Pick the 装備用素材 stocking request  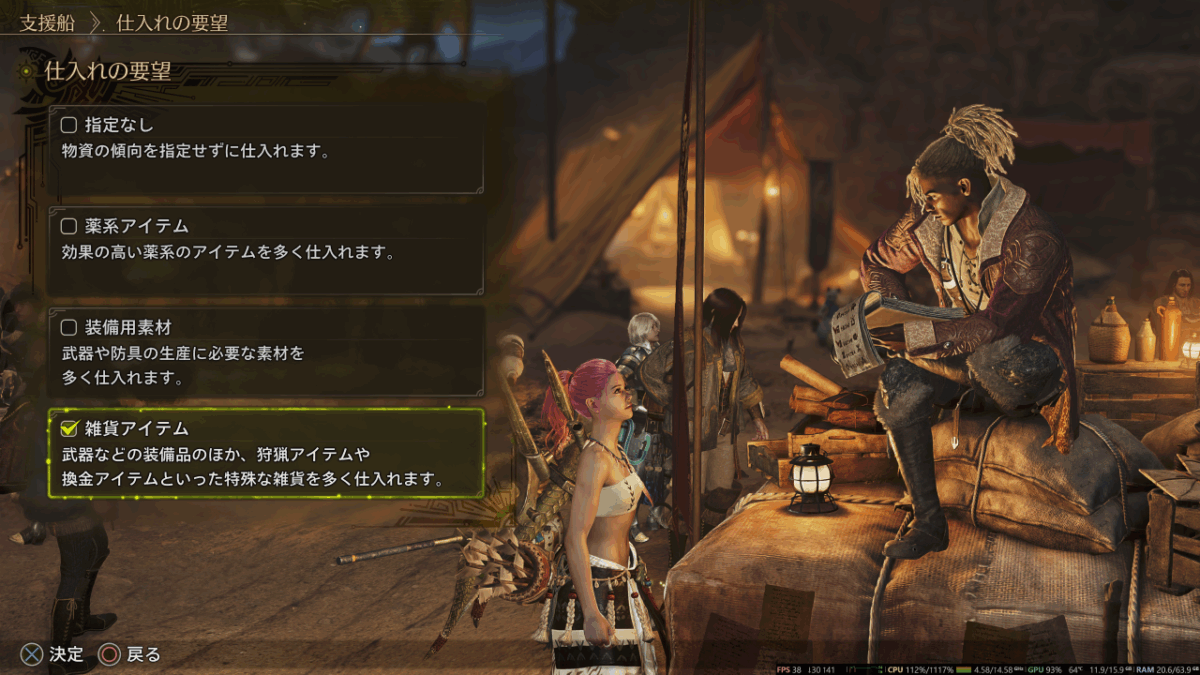coord(266,351)
